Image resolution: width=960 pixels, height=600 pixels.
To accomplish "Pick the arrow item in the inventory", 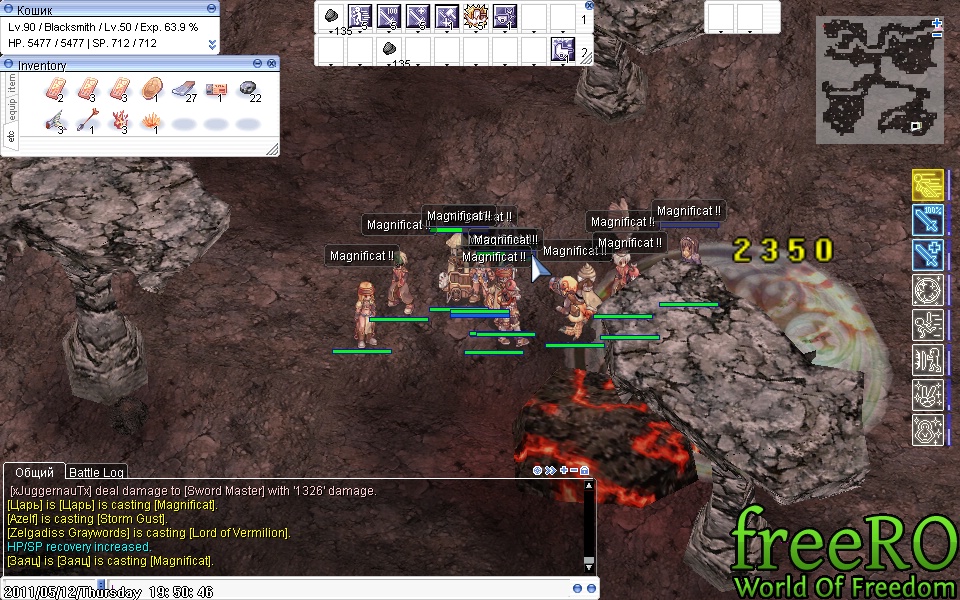I will pos(88,122).
